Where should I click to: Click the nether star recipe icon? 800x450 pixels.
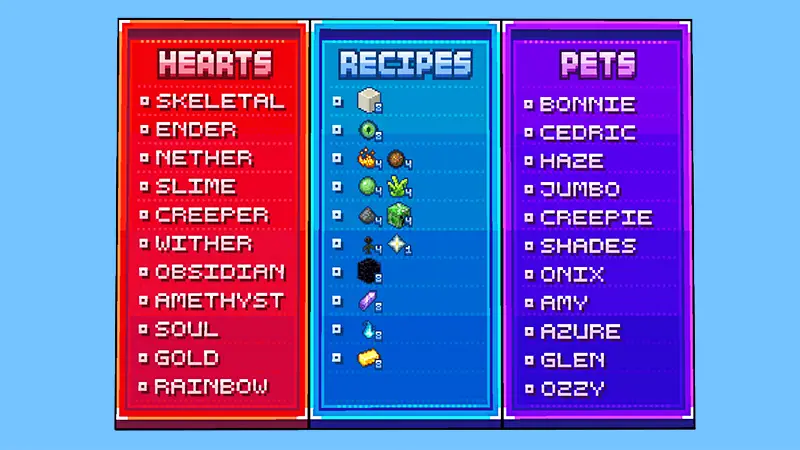click(x=400, y=243)
